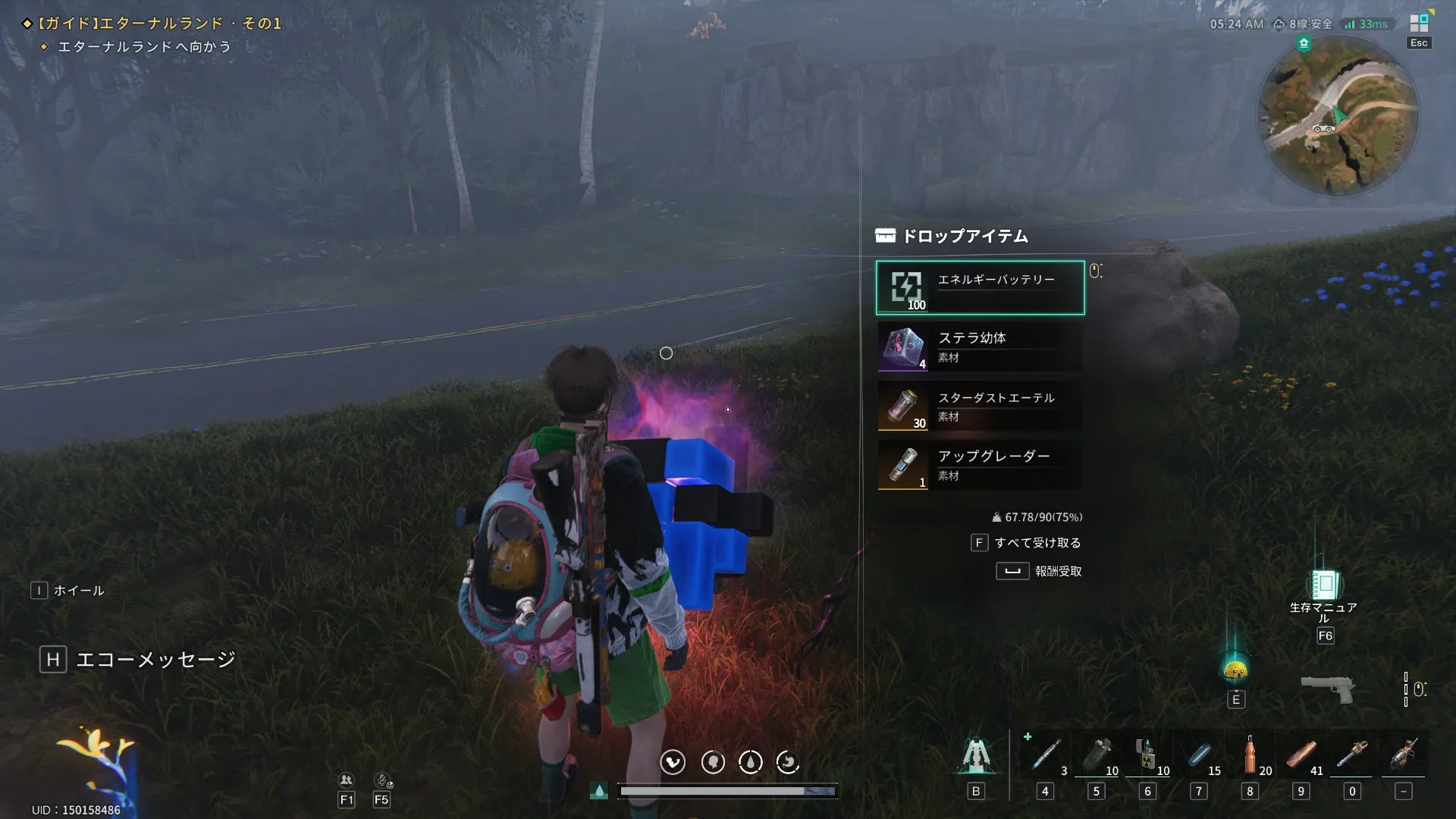Select the エネルギーバッテリー drop item
This screenshot has height=819, width=1456.
click(x=980, y=288)
